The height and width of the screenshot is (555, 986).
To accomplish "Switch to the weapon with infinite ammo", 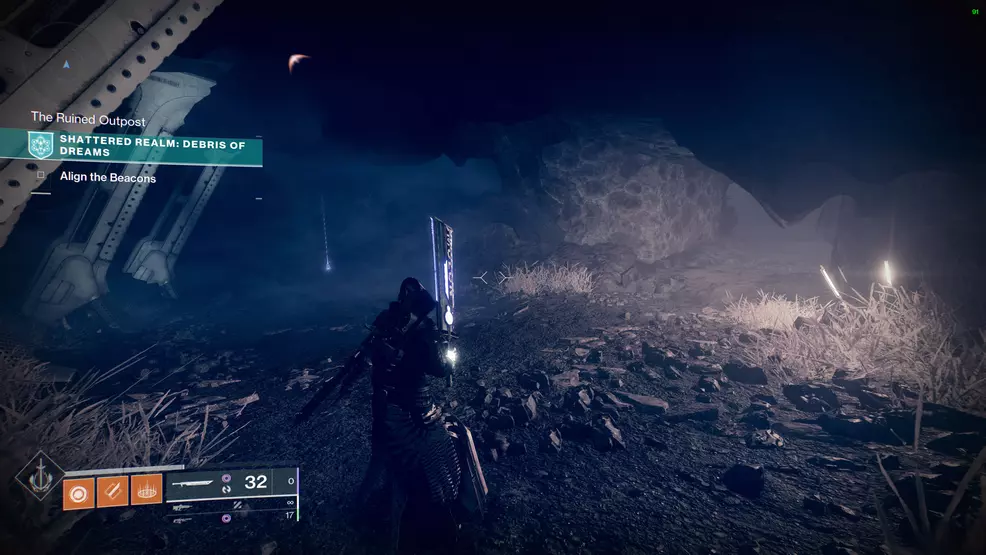I will click(182, 505).
